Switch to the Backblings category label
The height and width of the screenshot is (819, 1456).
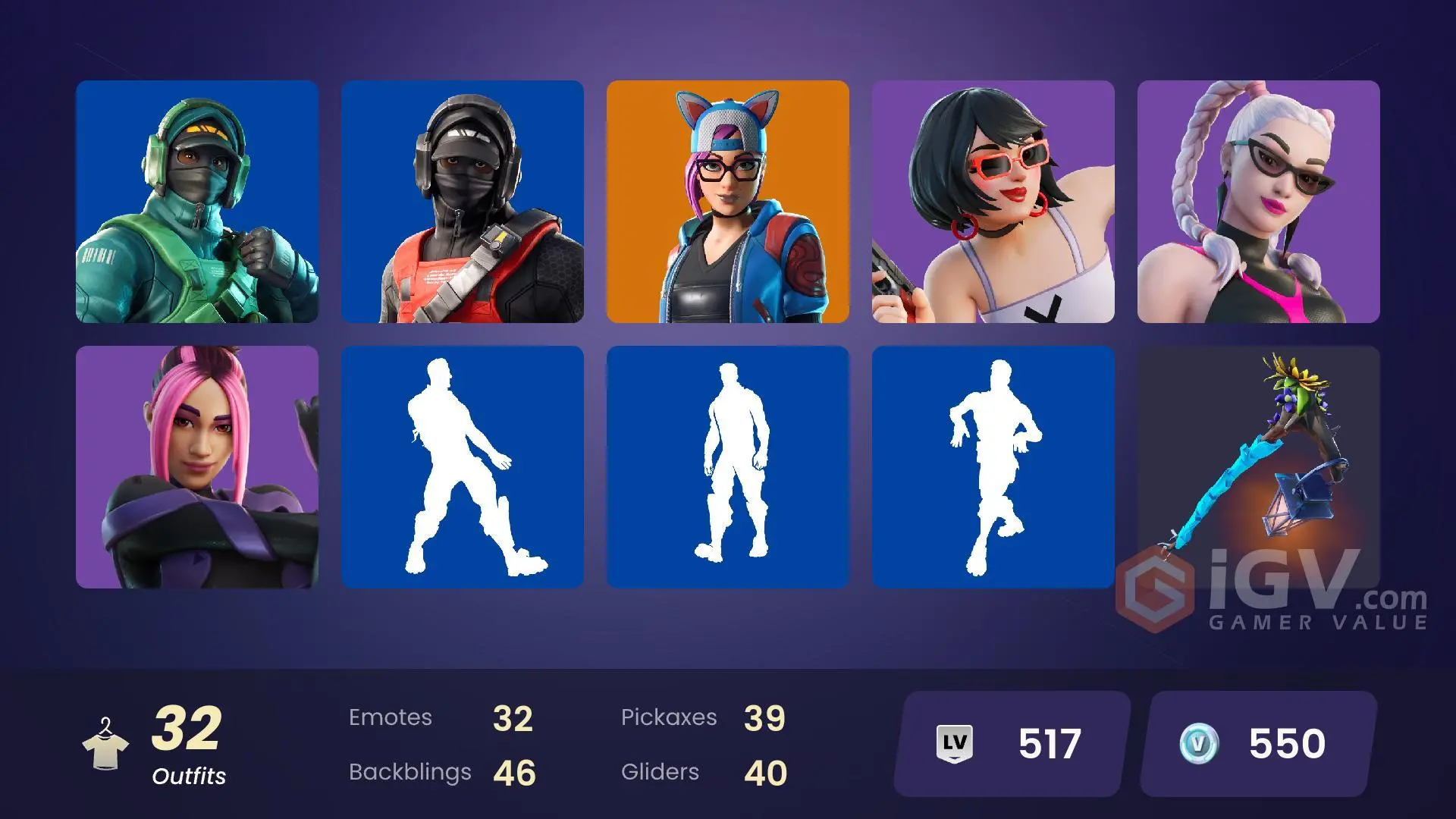(x=410, y=772)
